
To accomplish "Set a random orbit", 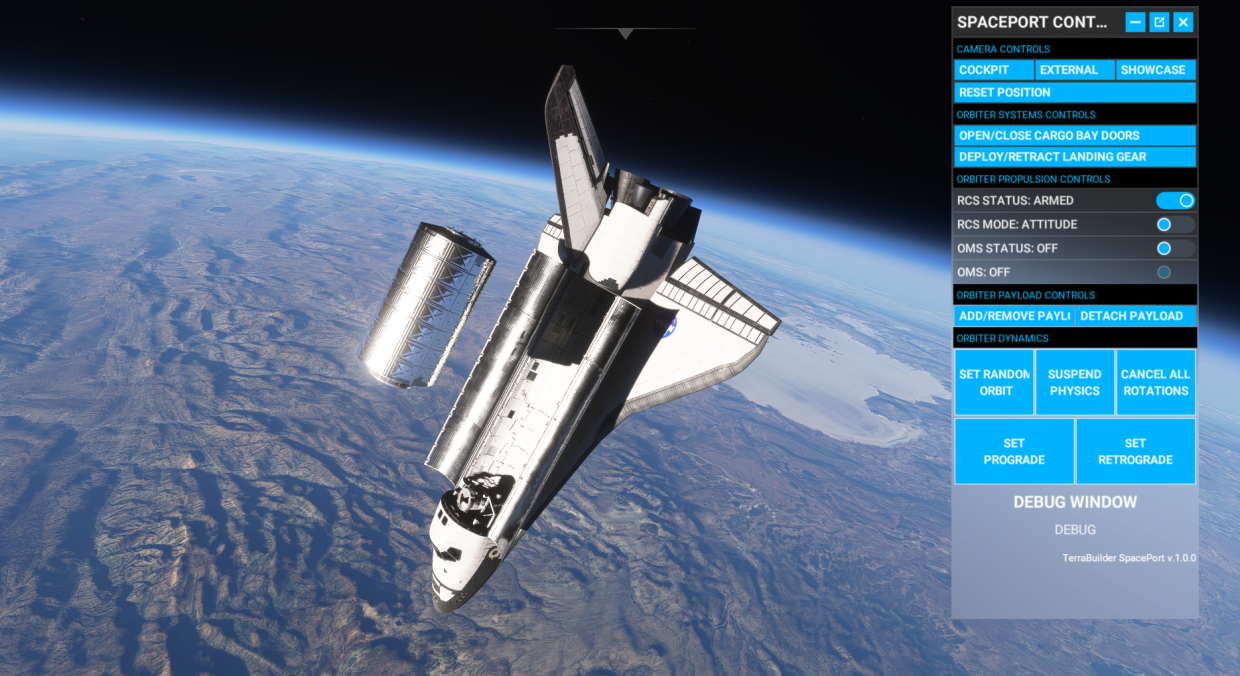I will coord(994,382).
